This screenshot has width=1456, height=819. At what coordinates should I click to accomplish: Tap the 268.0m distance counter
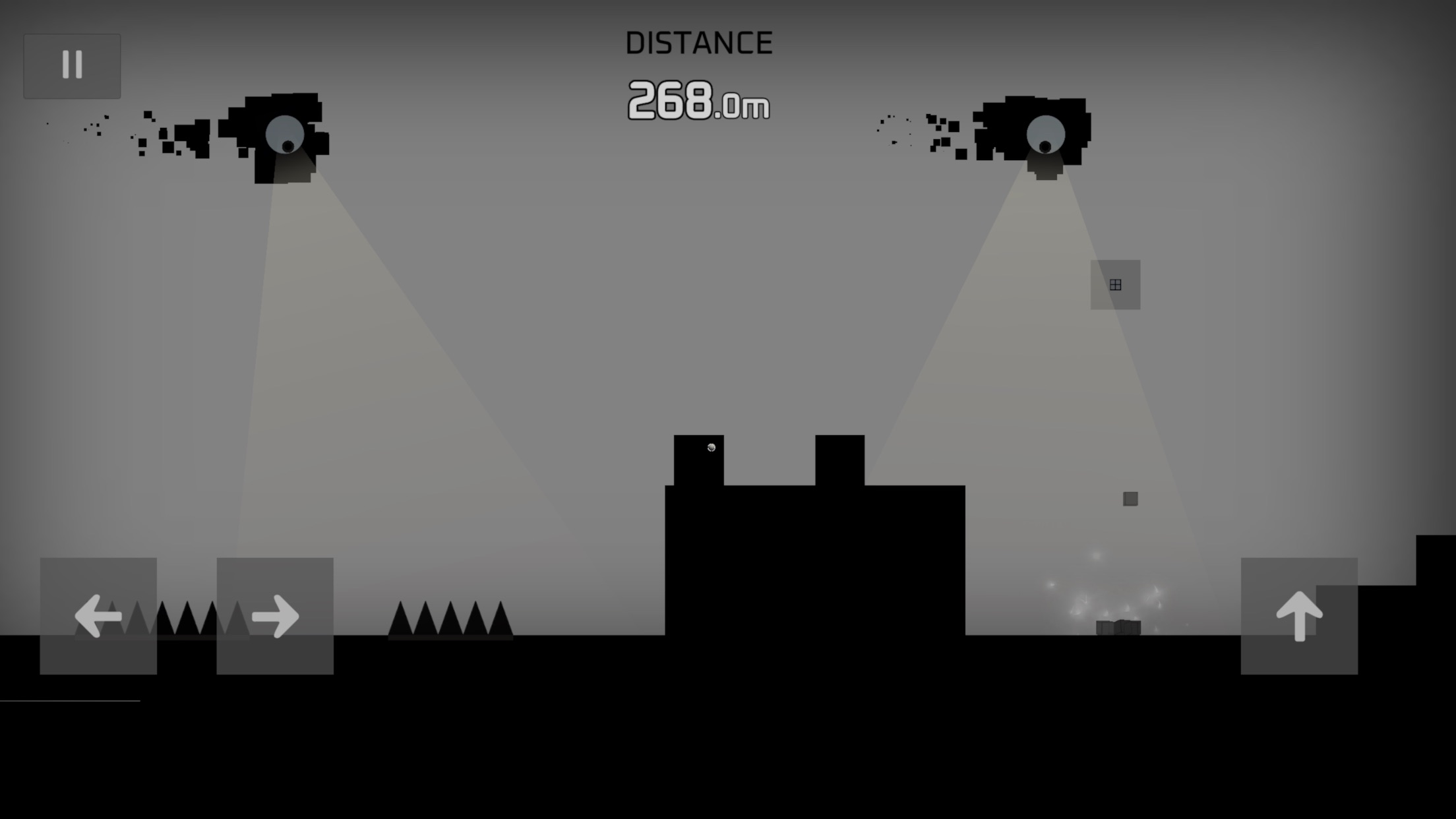(698, 102)
